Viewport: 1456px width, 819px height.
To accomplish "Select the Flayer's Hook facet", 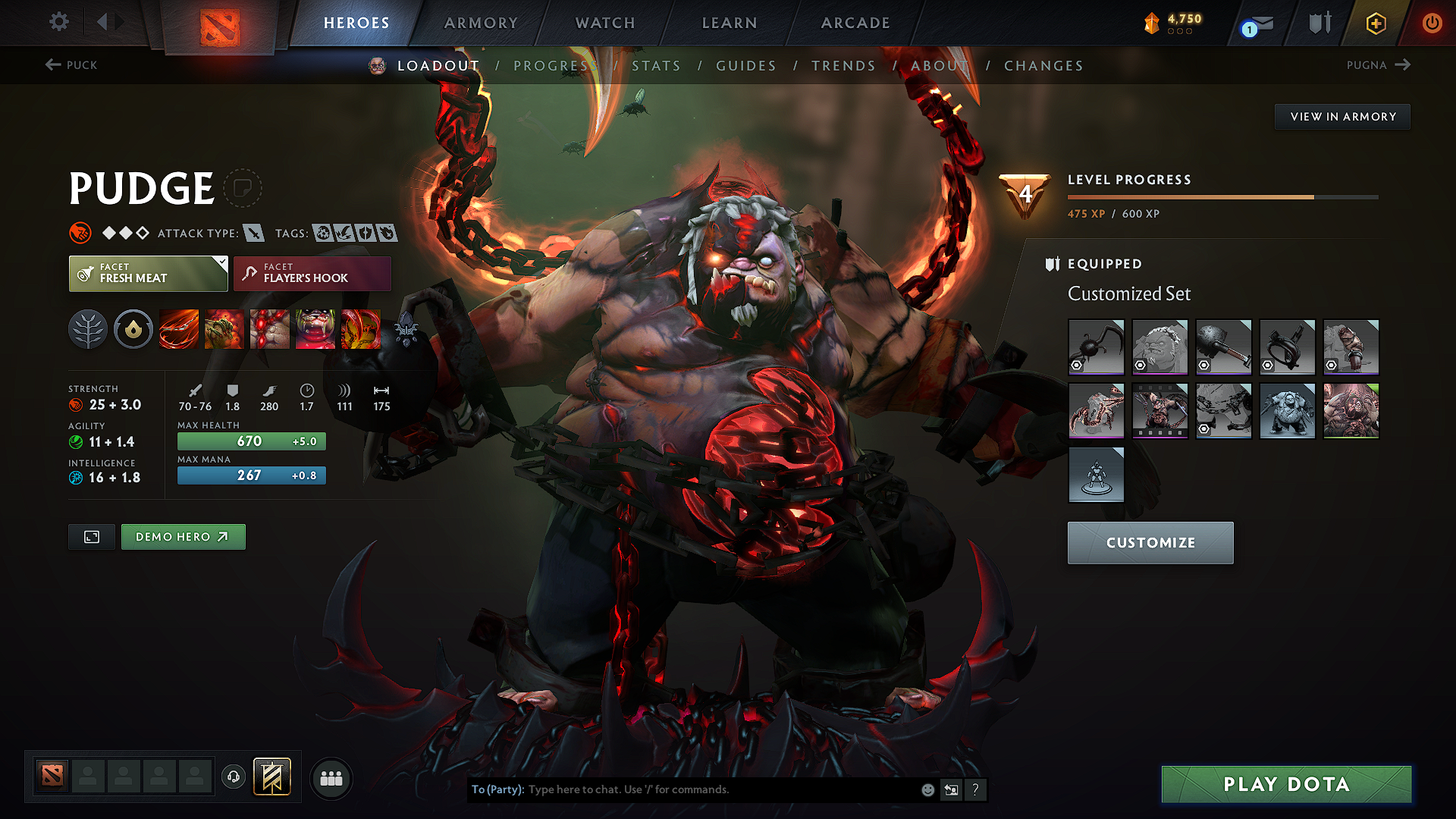I will pos(312,273).
